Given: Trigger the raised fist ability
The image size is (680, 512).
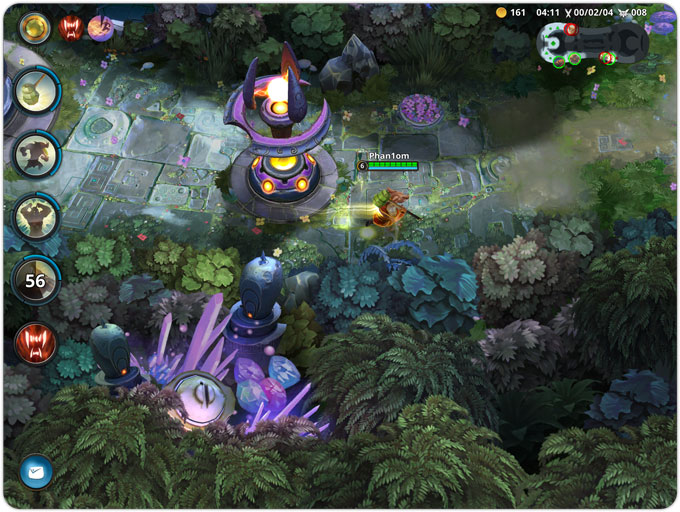Looking at the screenshot, I should pos(35,215).
